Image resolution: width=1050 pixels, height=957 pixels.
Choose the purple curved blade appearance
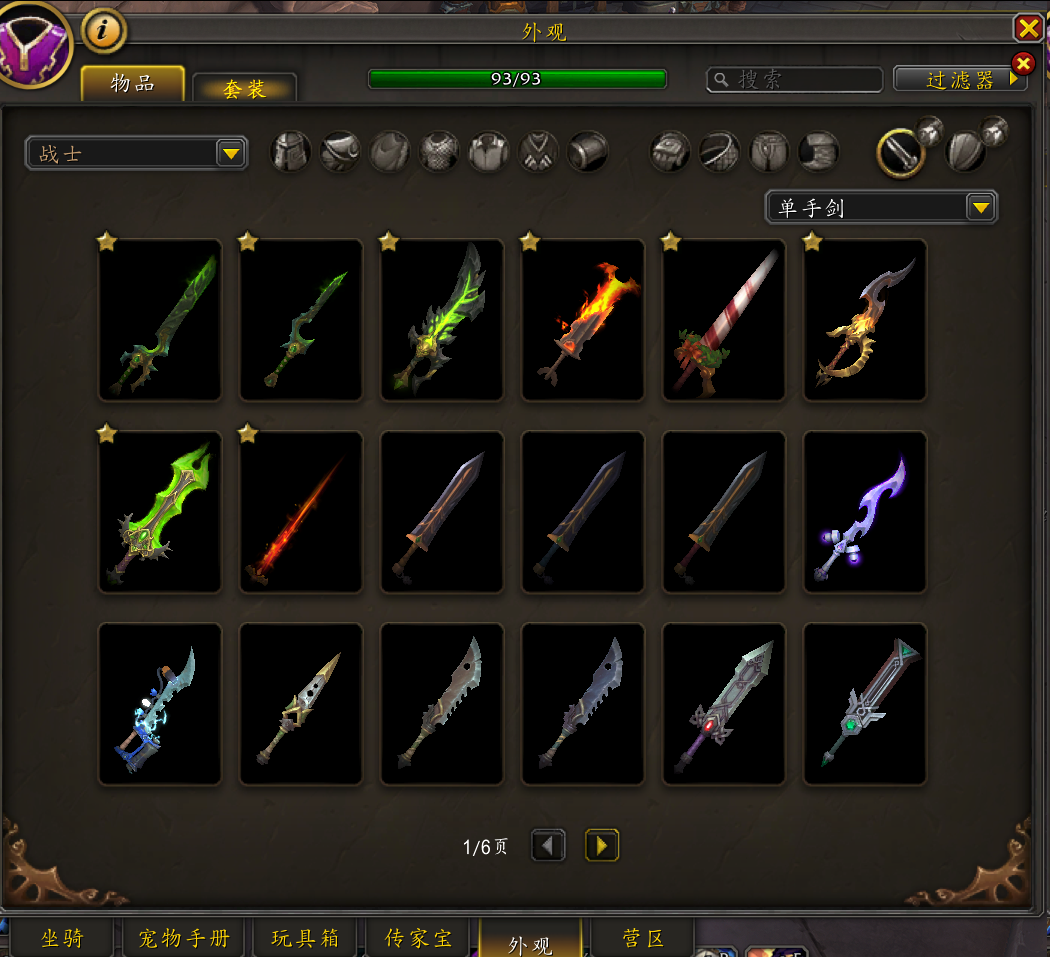pos(865,512)
